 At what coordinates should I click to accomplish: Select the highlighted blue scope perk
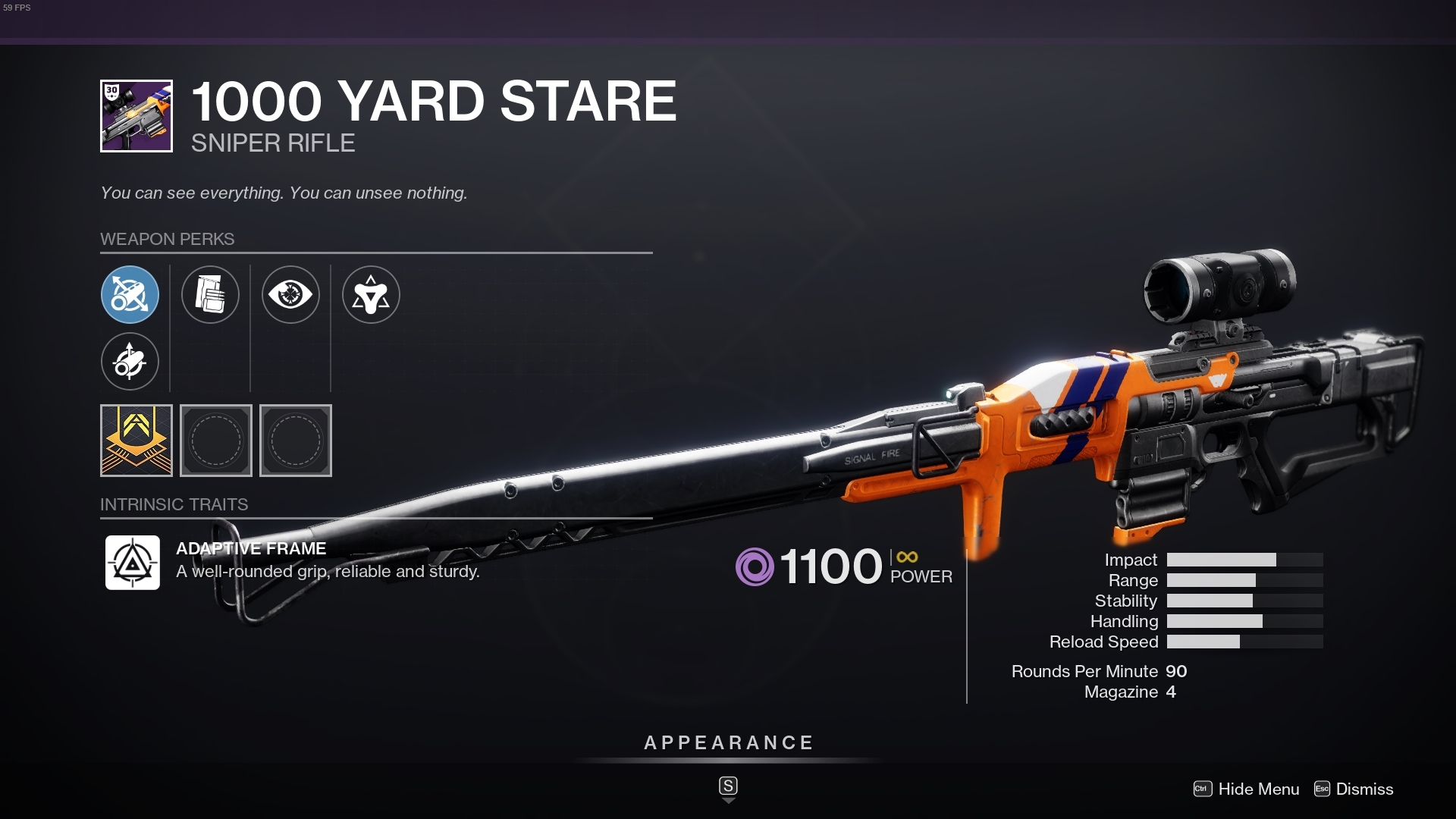pos(130,295)
